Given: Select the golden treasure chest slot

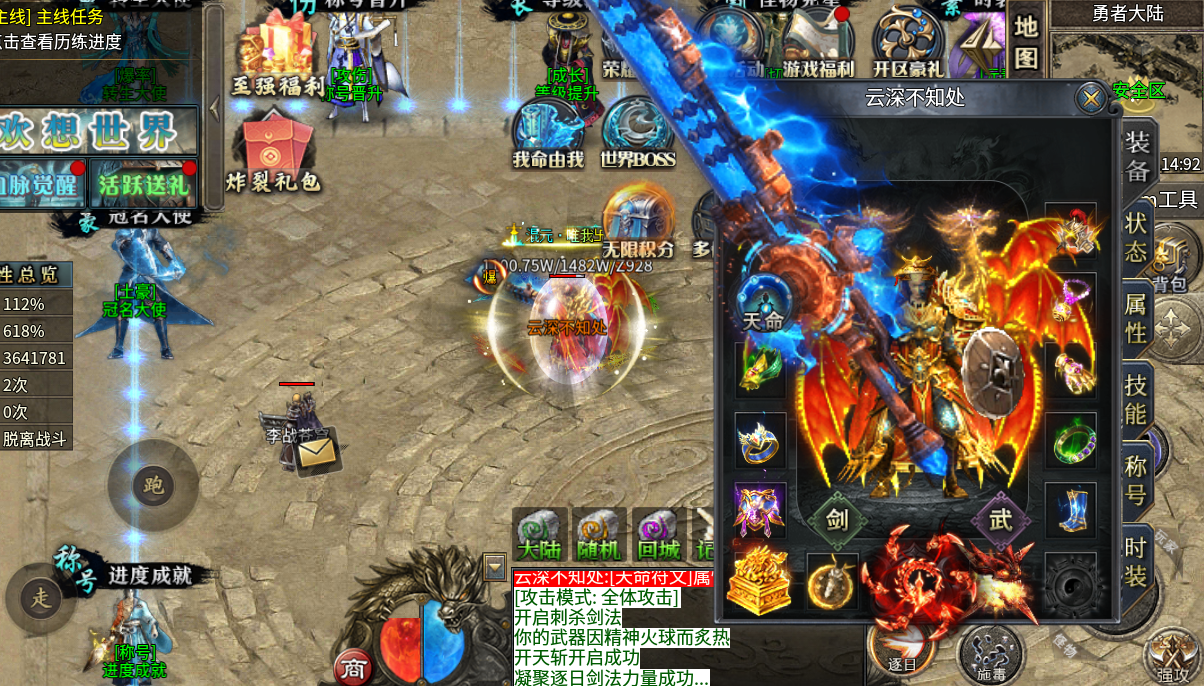Looking at the screenshot, I should point(761,581).
